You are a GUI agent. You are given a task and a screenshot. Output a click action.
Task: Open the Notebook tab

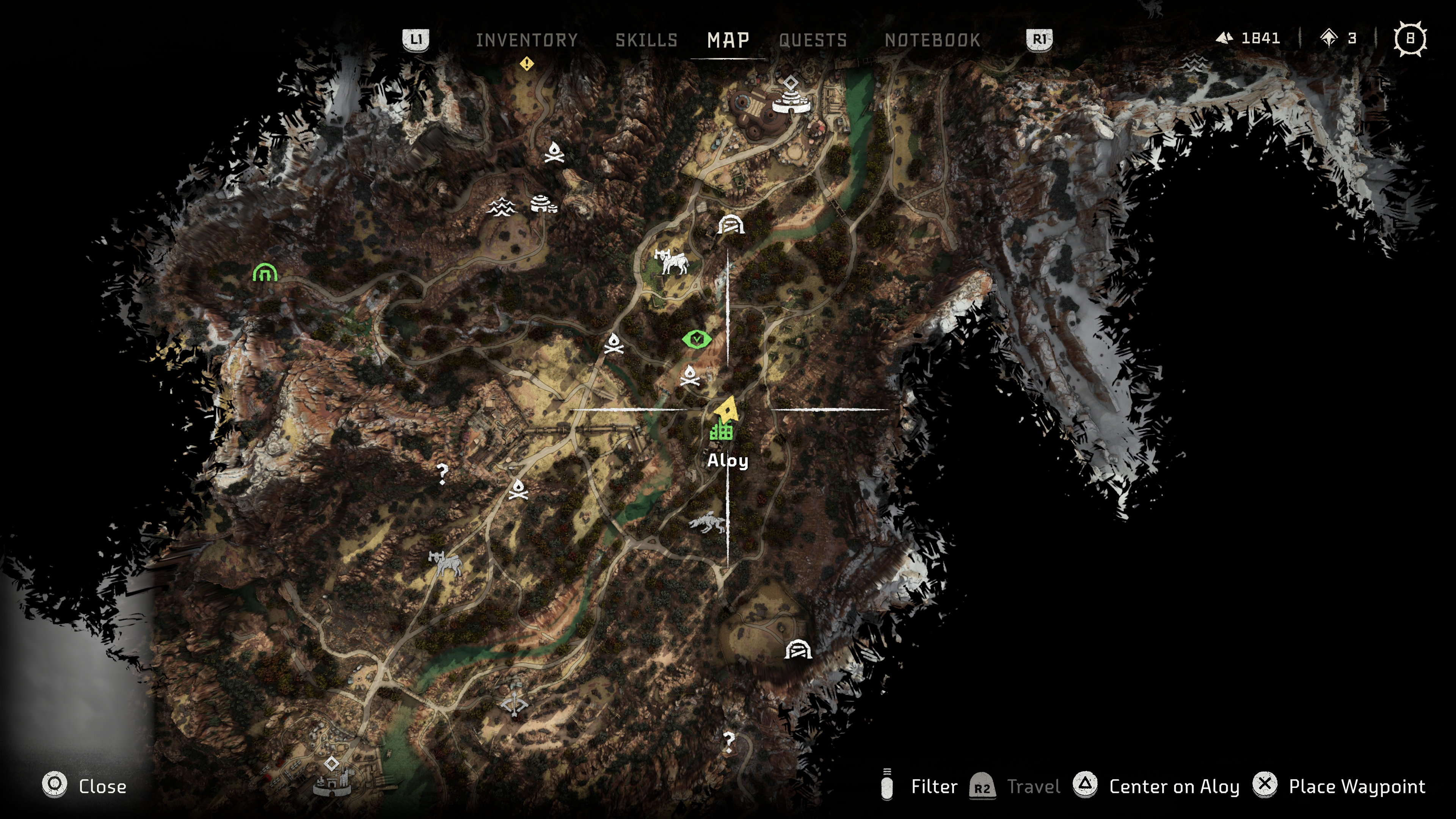click(932, 40)
